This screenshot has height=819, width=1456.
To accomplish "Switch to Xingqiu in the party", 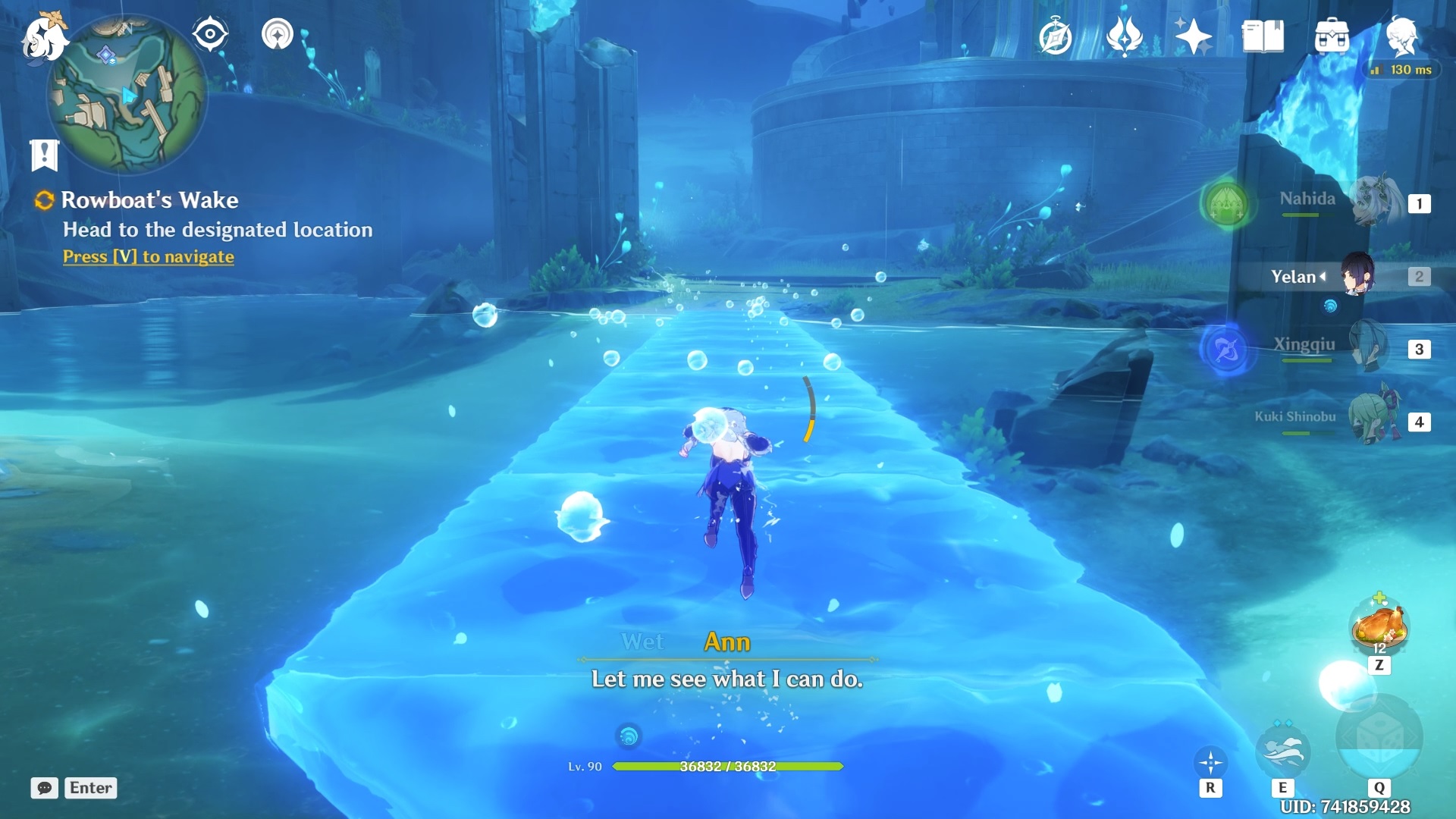I will 1369,347.
